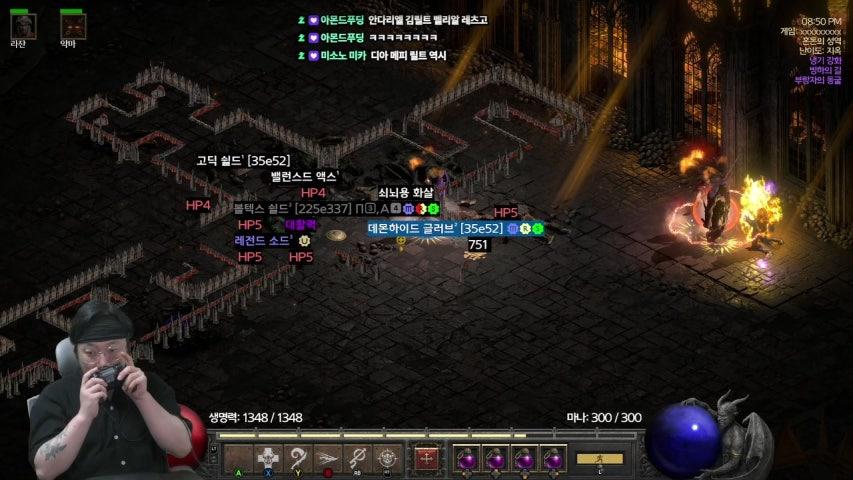This screenshot has height=480, width=853.
Task: Activate the curved hook skill icon
Action: [x=297, y=459]
